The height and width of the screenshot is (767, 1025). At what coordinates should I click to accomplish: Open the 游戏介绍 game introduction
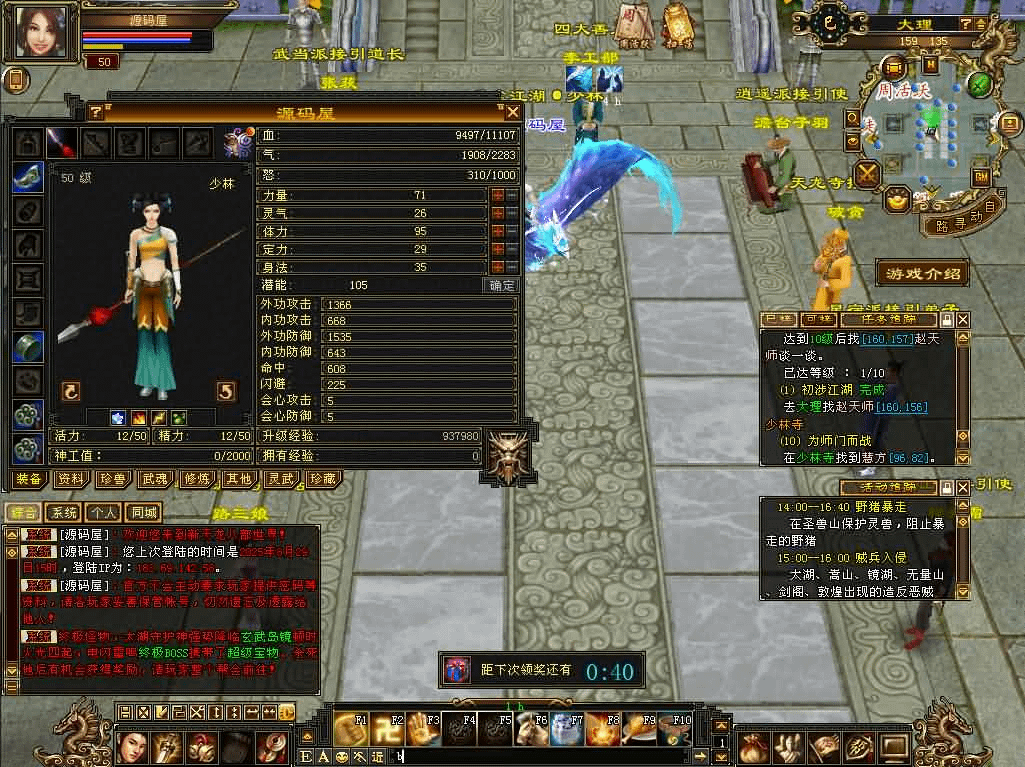click(x=923, y=273)
